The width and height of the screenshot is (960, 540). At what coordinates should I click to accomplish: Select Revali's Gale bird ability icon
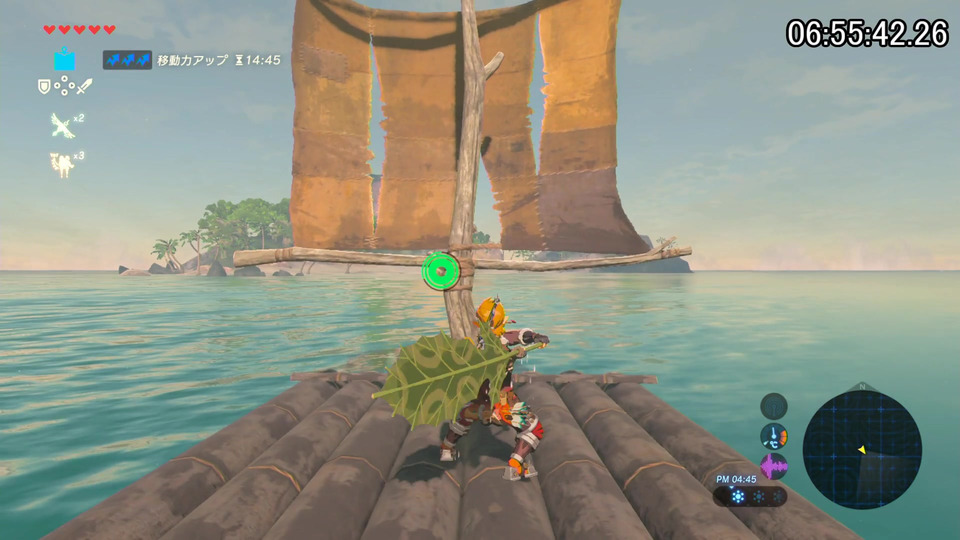tap(62, 125)
